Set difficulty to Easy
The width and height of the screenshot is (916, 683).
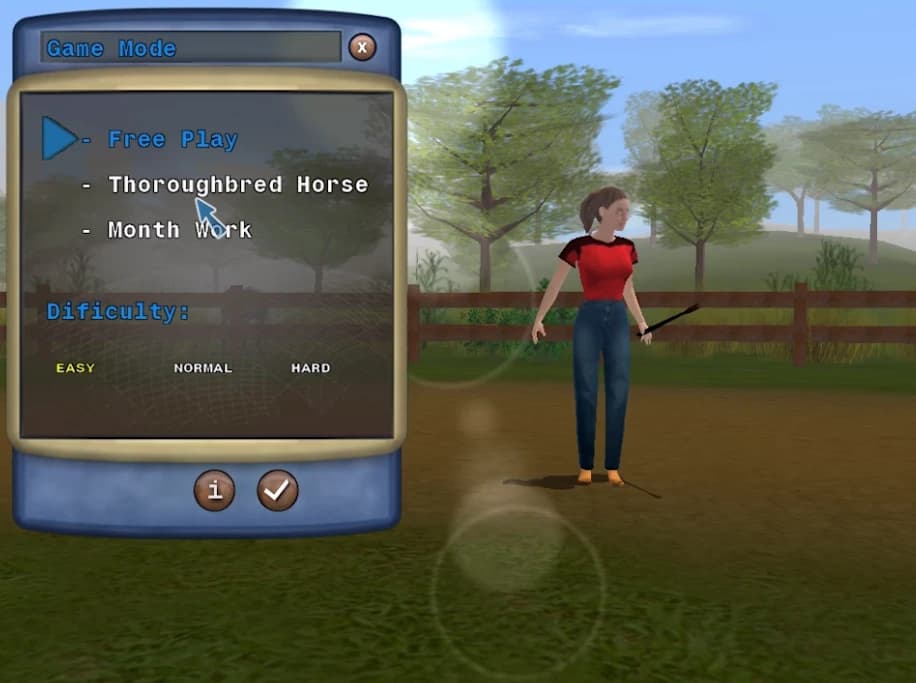tap(75, 368)
